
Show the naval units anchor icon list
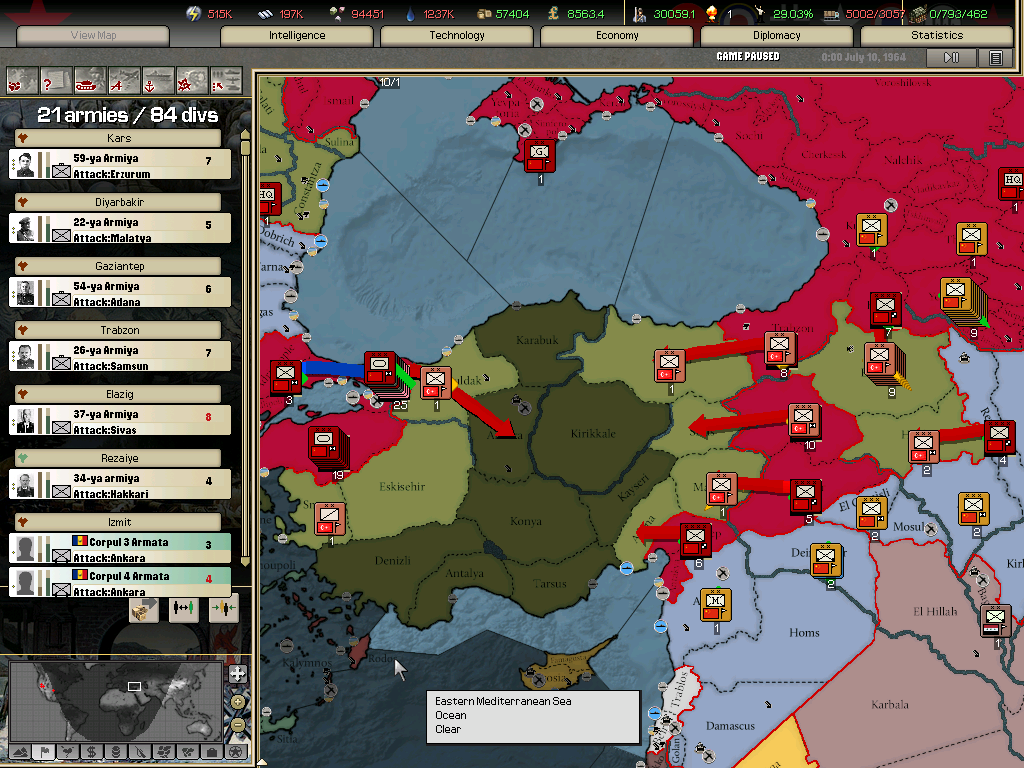tap(159, 78)
